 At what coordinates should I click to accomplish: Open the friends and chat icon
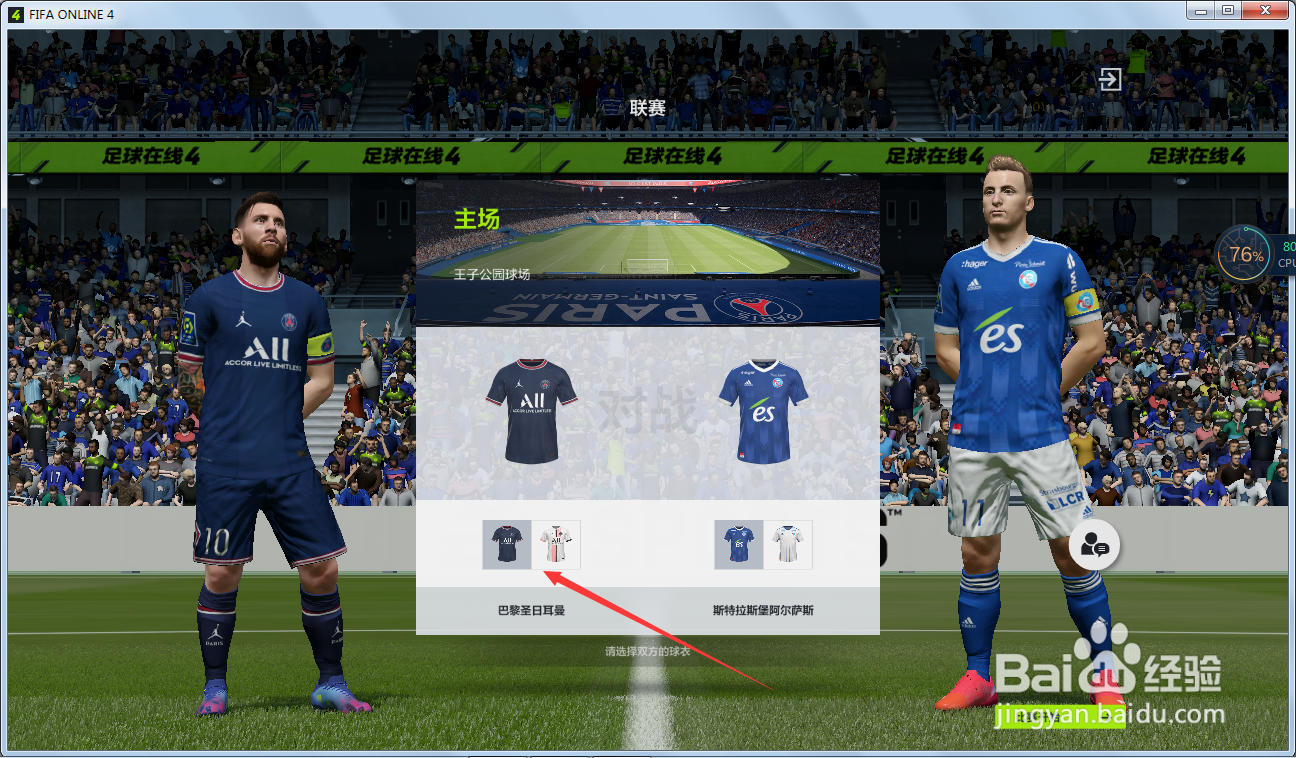pyautogui.click(x=1095, y=545)
